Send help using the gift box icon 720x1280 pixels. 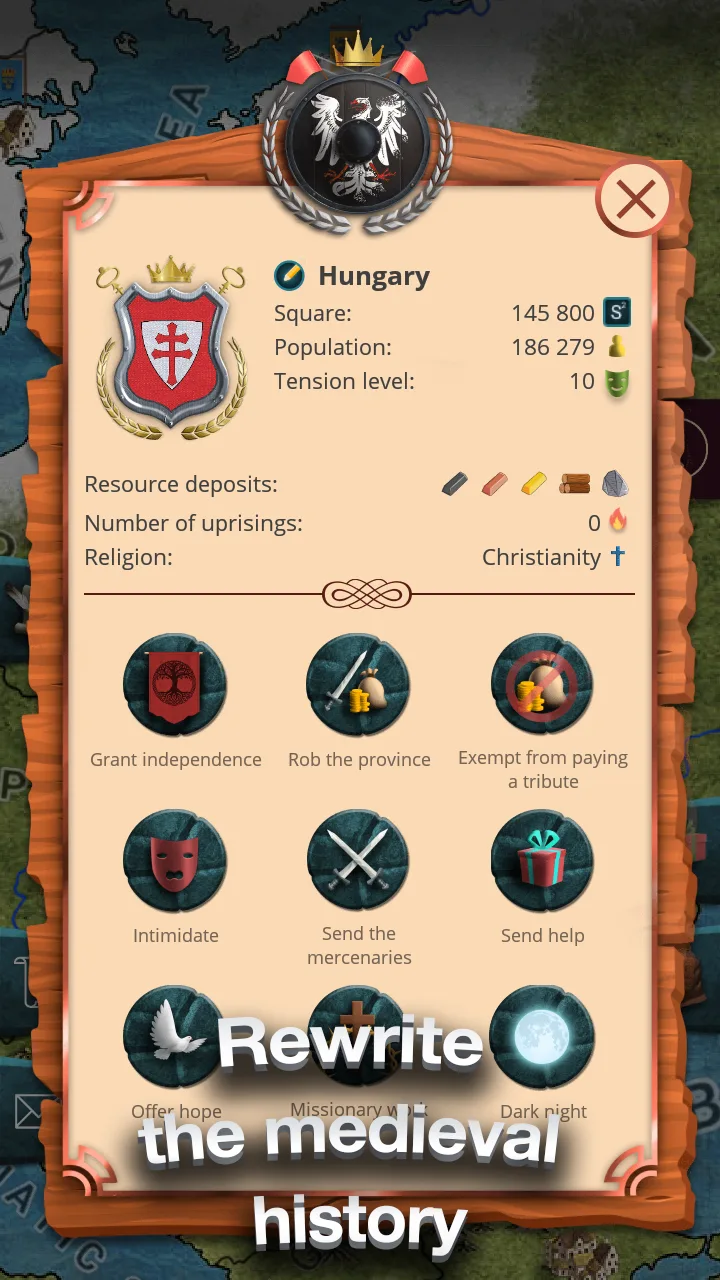(542, 862)
